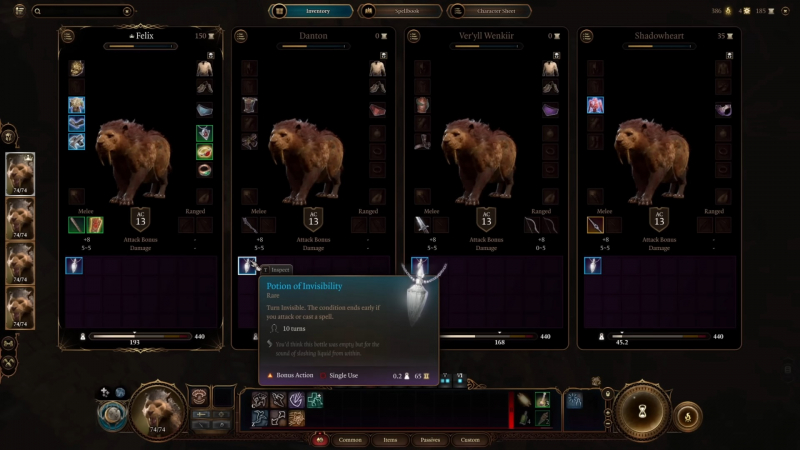Screen dimensions: 800x450
Task: Show the Items hotbar tab
Action: point(391,439)
